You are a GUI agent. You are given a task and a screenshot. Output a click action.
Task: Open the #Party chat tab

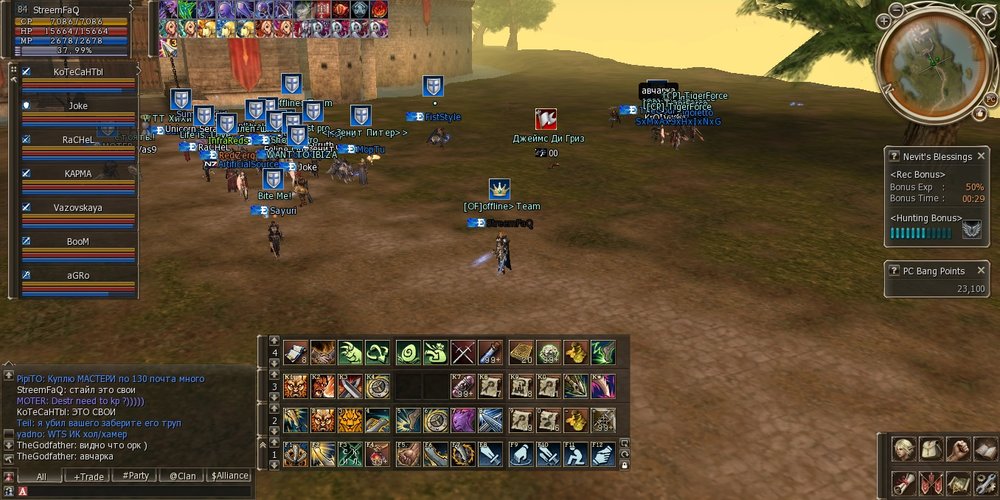[135, 476]
